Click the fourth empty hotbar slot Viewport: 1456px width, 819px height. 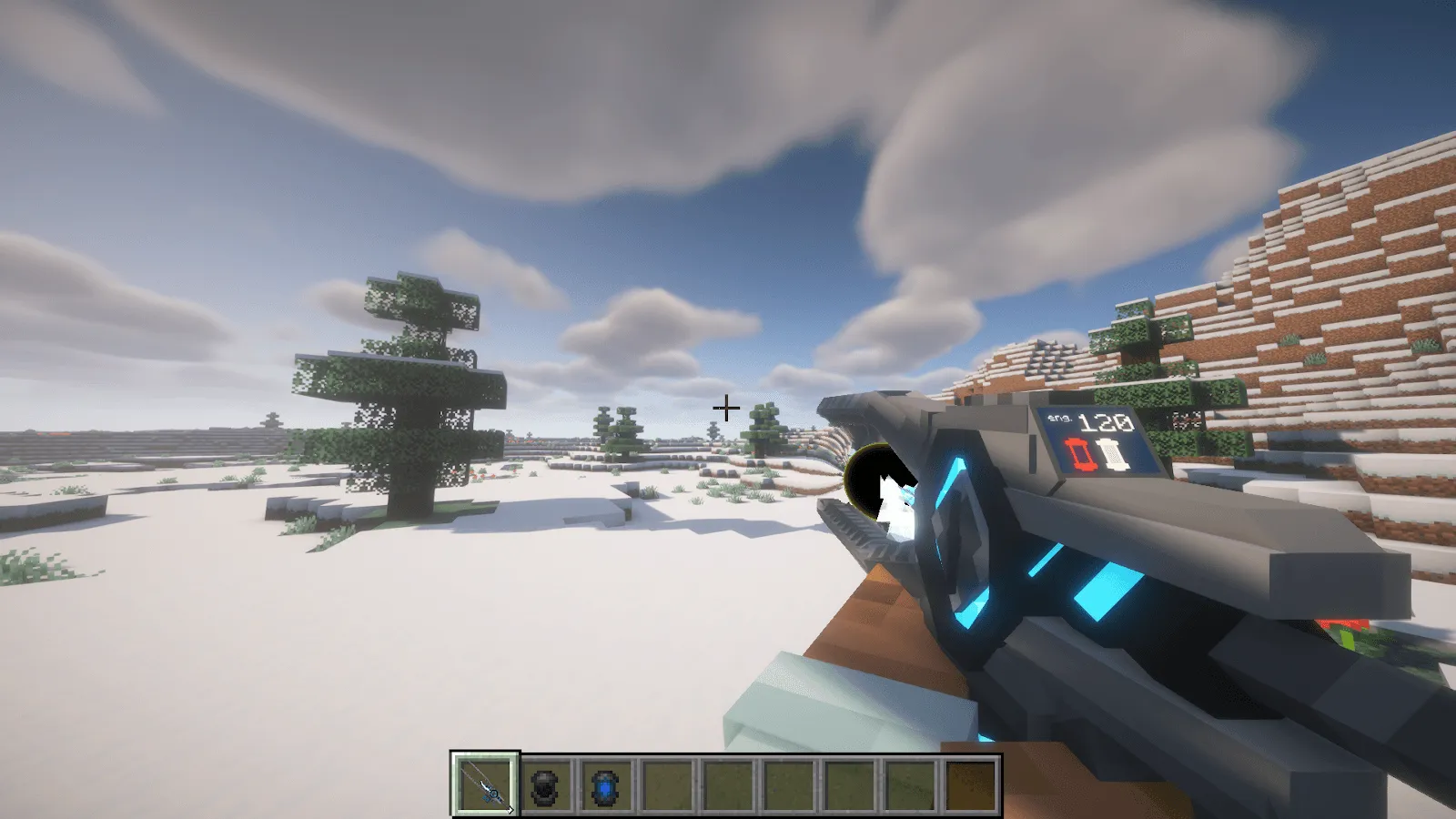[x=665, y=784]
